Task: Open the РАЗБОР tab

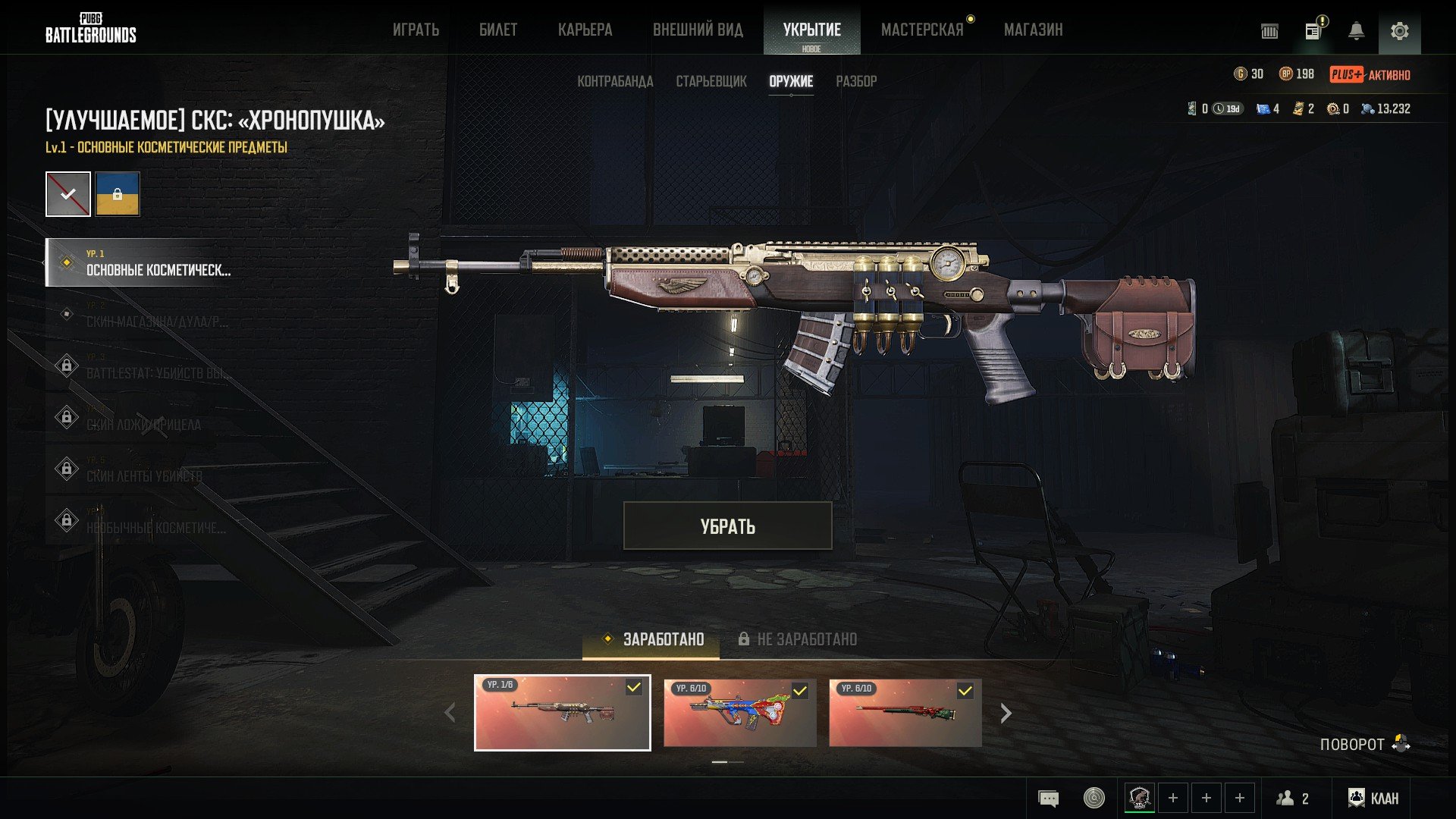Action: pyautogui.click(x=856, y=81)
